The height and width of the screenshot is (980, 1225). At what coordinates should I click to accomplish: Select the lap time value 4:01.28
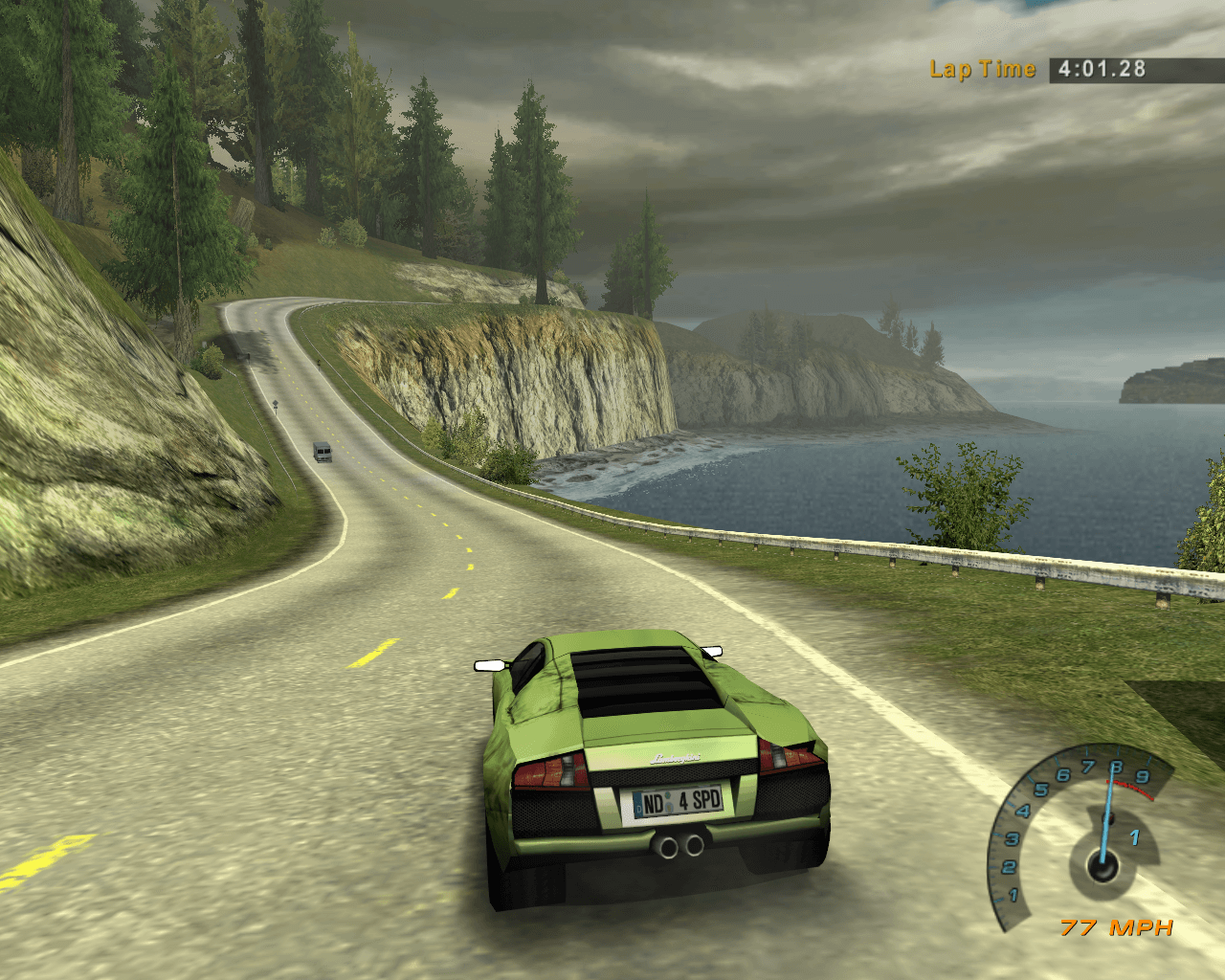(x=1099, y=69)
